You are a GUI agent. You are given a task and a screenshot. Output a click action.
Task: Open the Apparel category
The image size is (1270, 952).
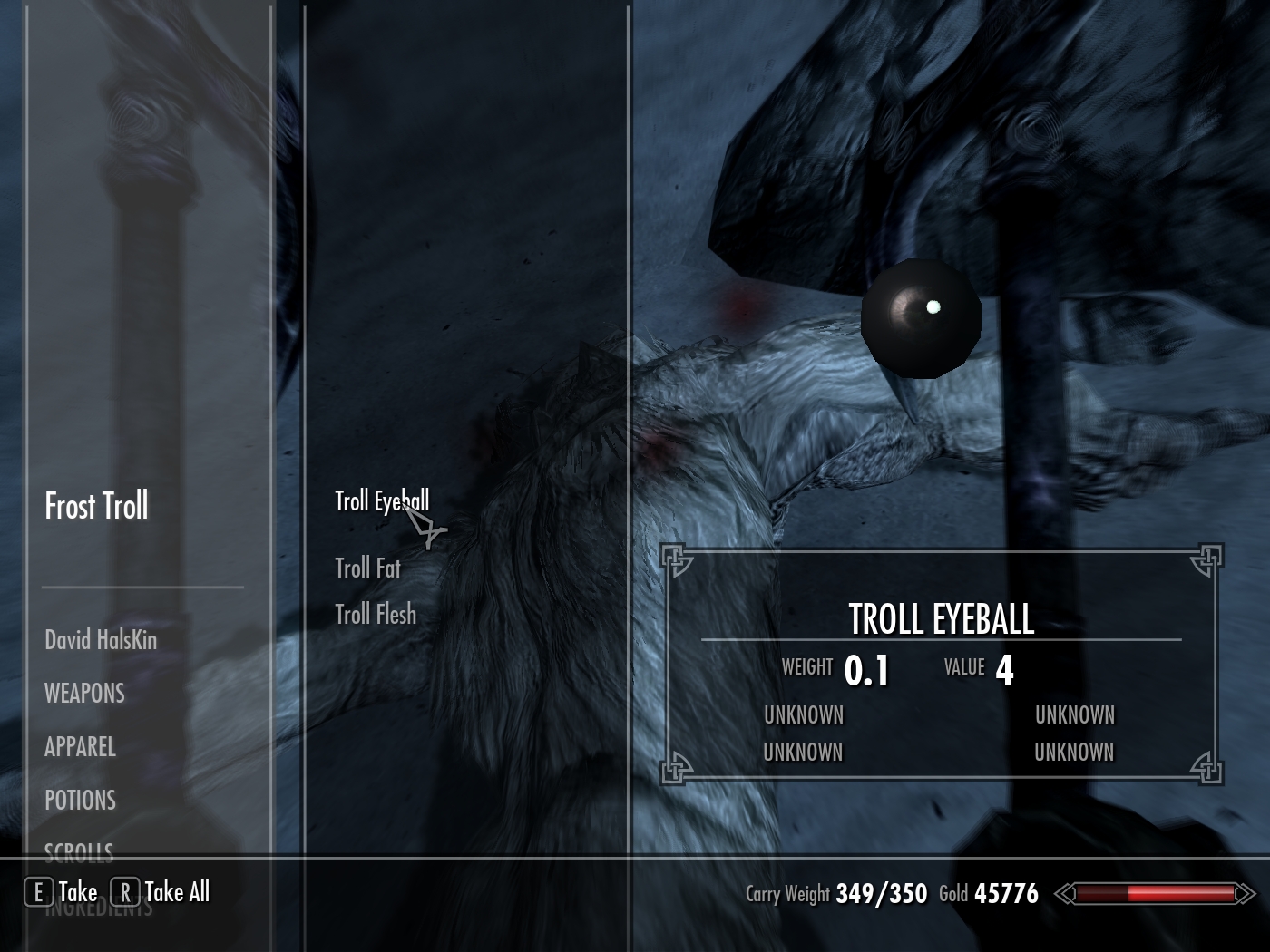80,747
